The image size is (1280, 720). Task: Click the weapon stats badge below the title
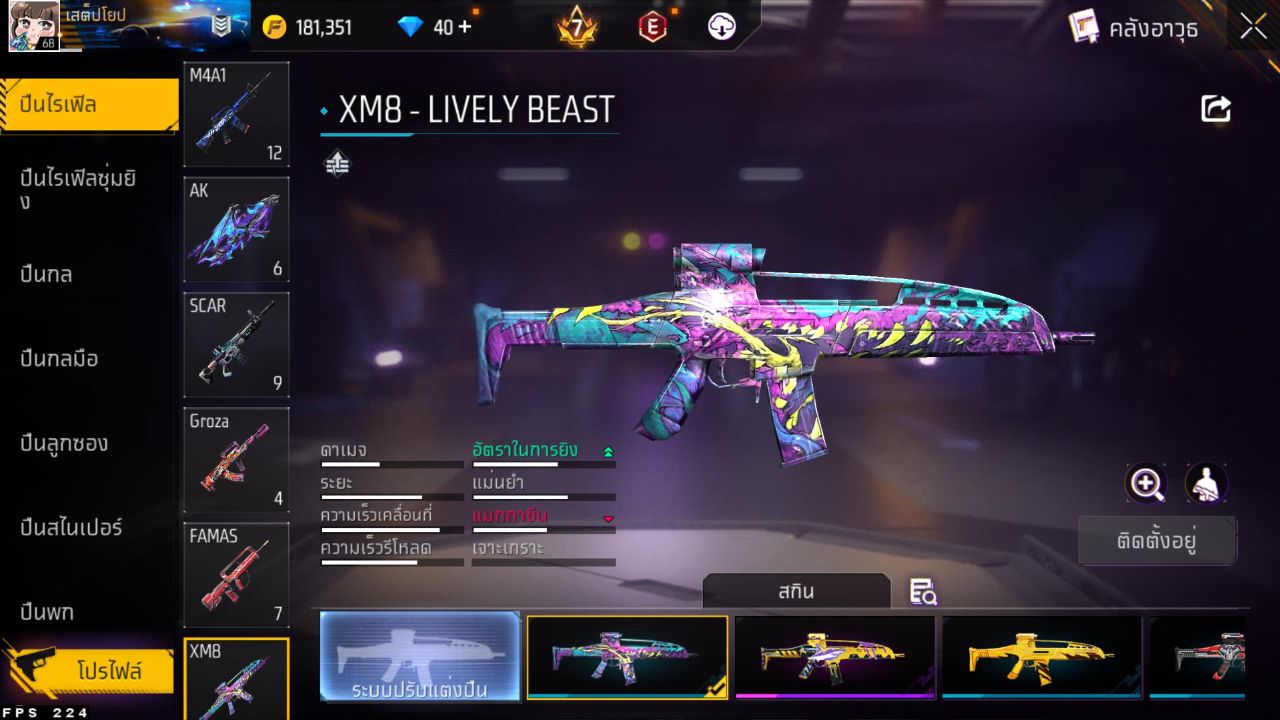337,162
